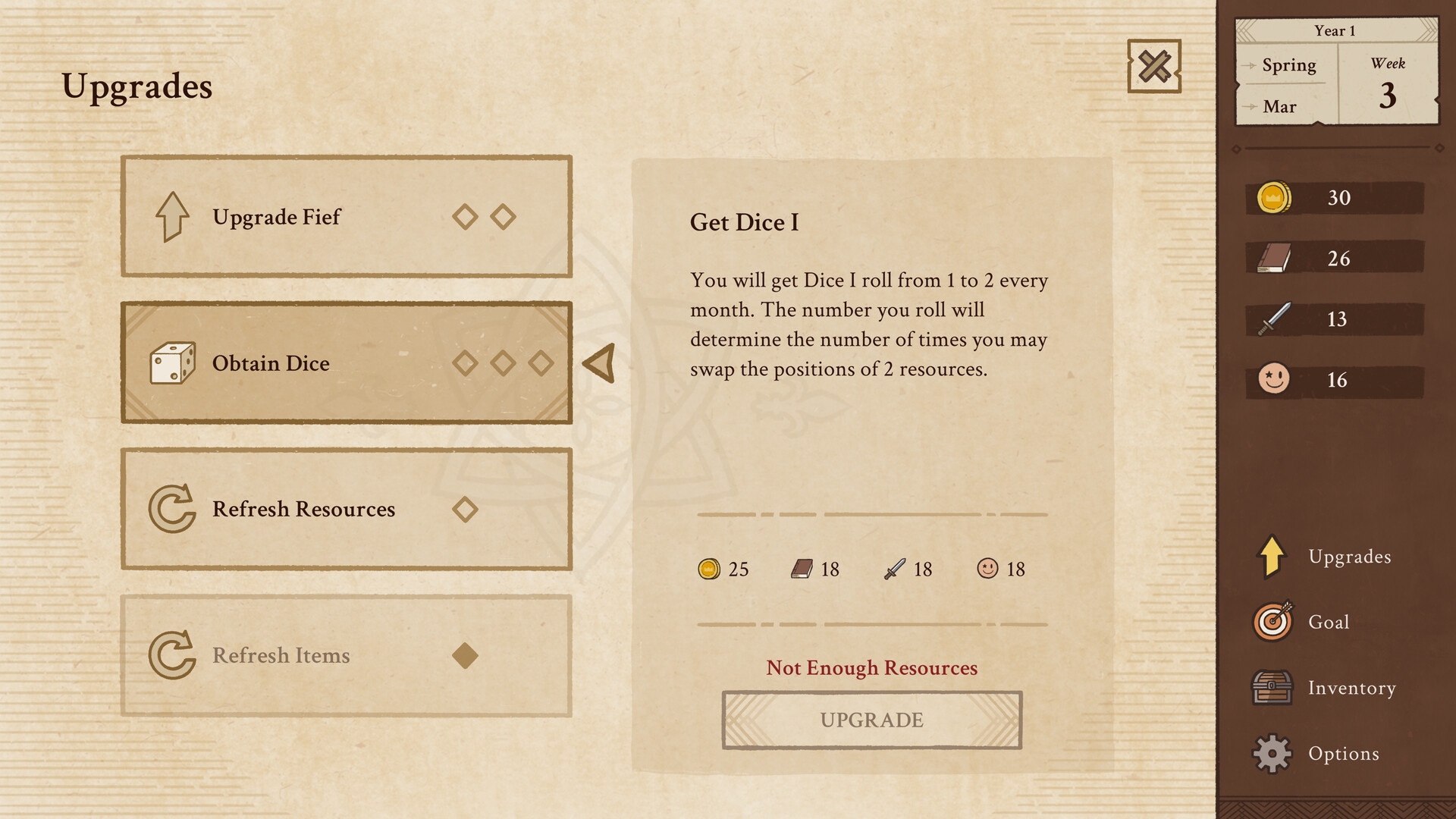Select the Refresh Resources option
The image size is (1456, 819).
tap(347, 509)
